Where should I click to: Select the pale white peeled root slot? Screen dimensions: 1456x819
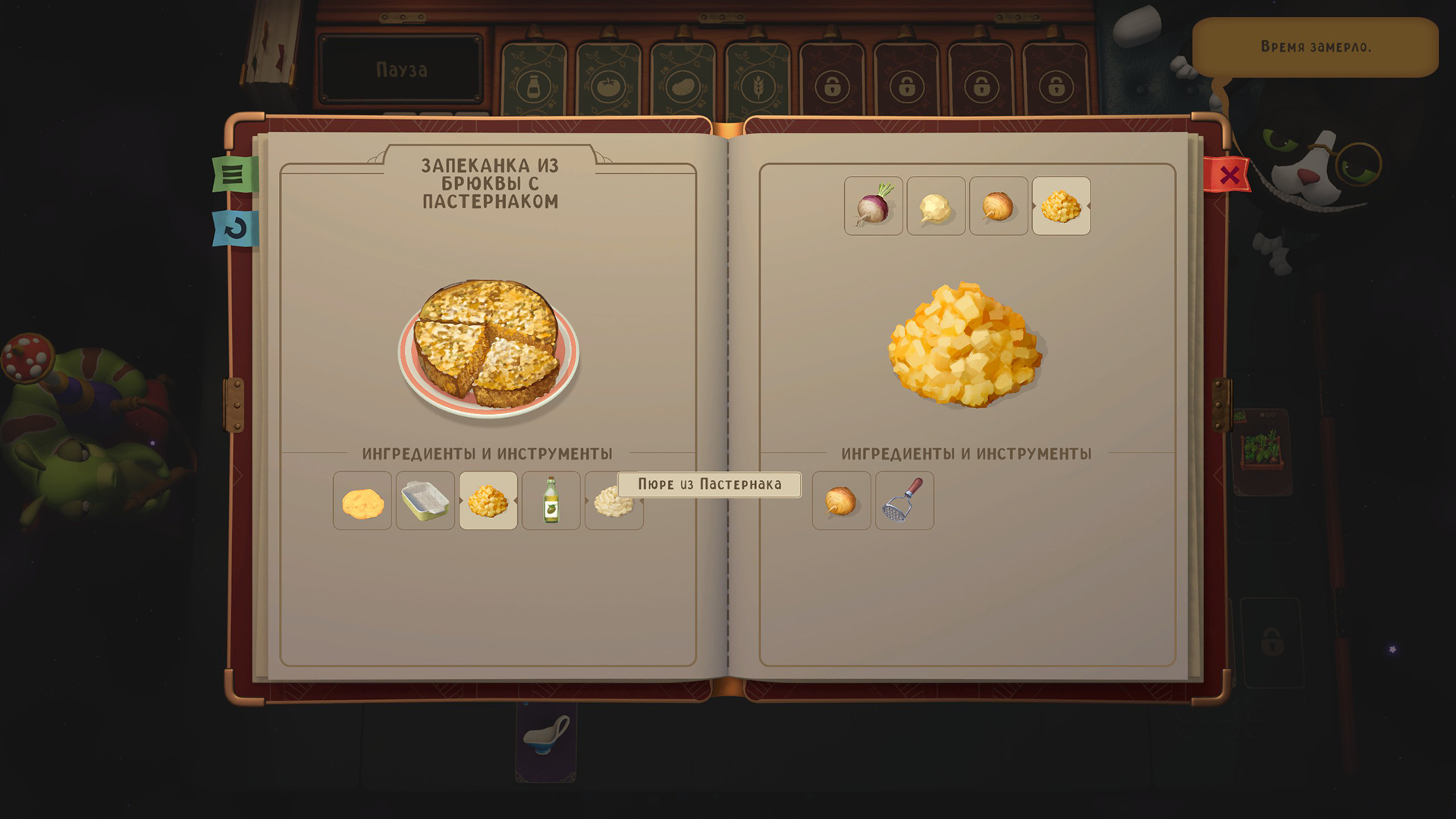936,206
